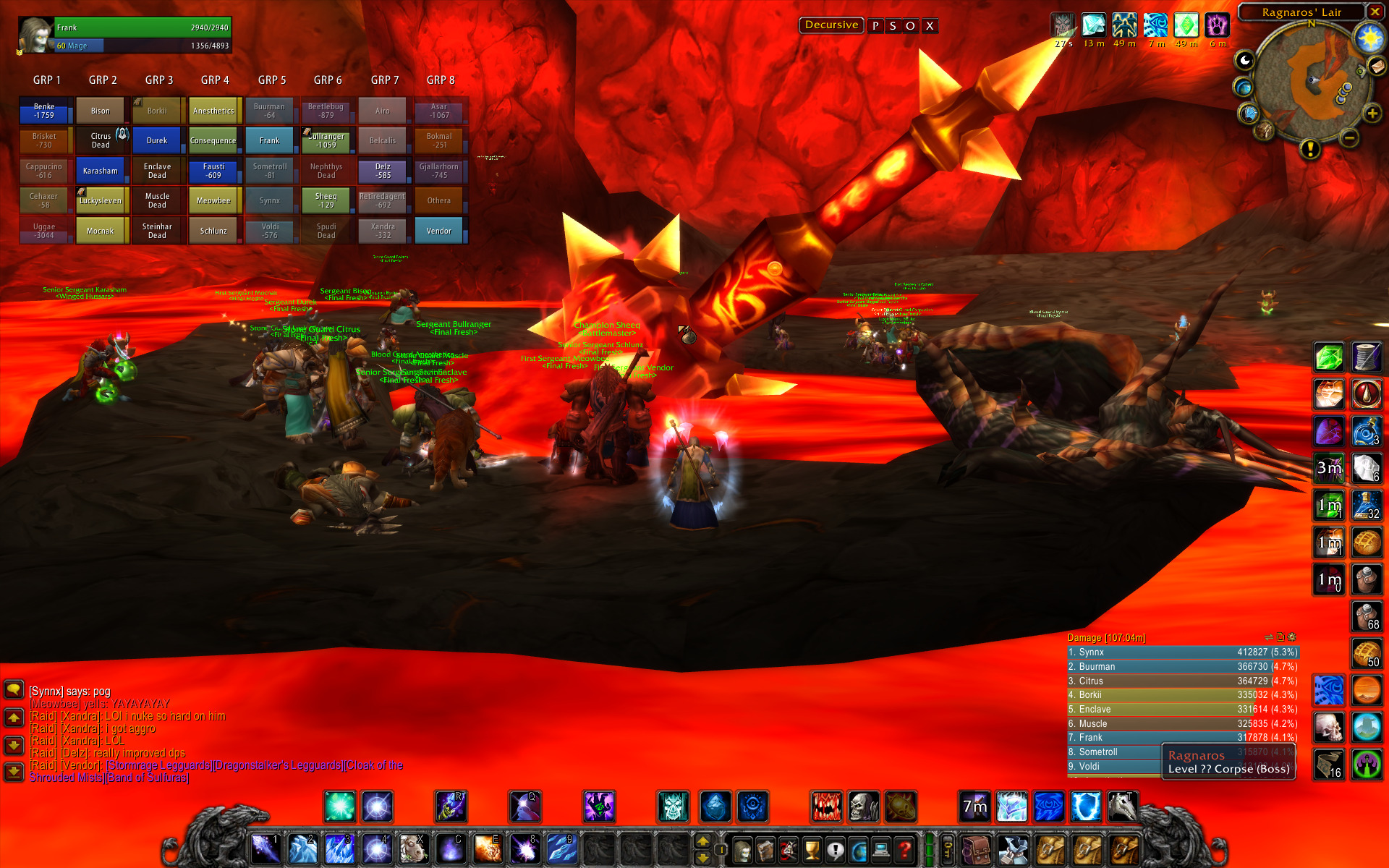Use the green mana gem icon
Viewport: 1389px width, 868px height.
click(1329, 357)
